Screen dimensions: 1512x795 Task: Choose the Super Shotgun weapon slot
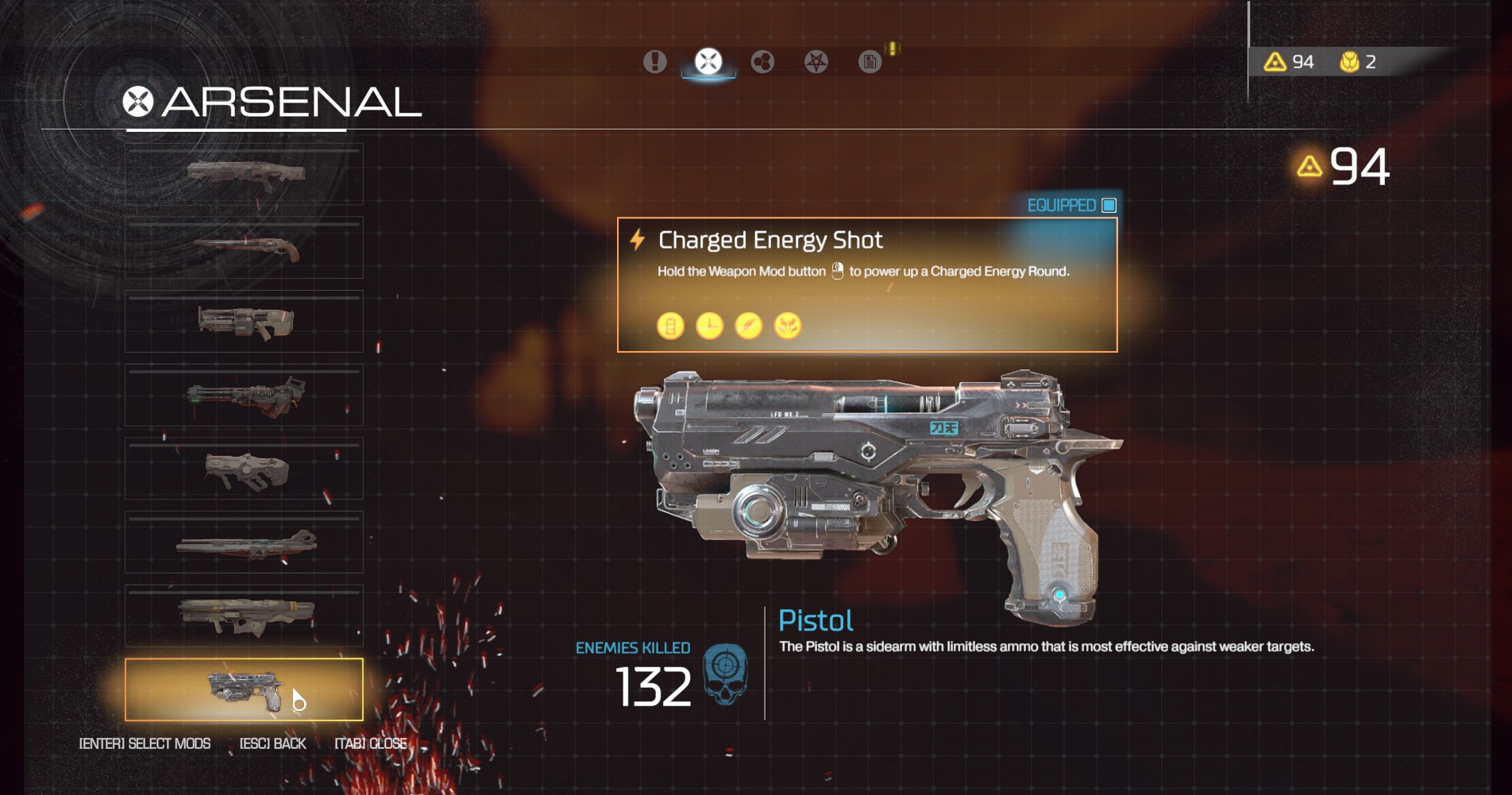244,248
